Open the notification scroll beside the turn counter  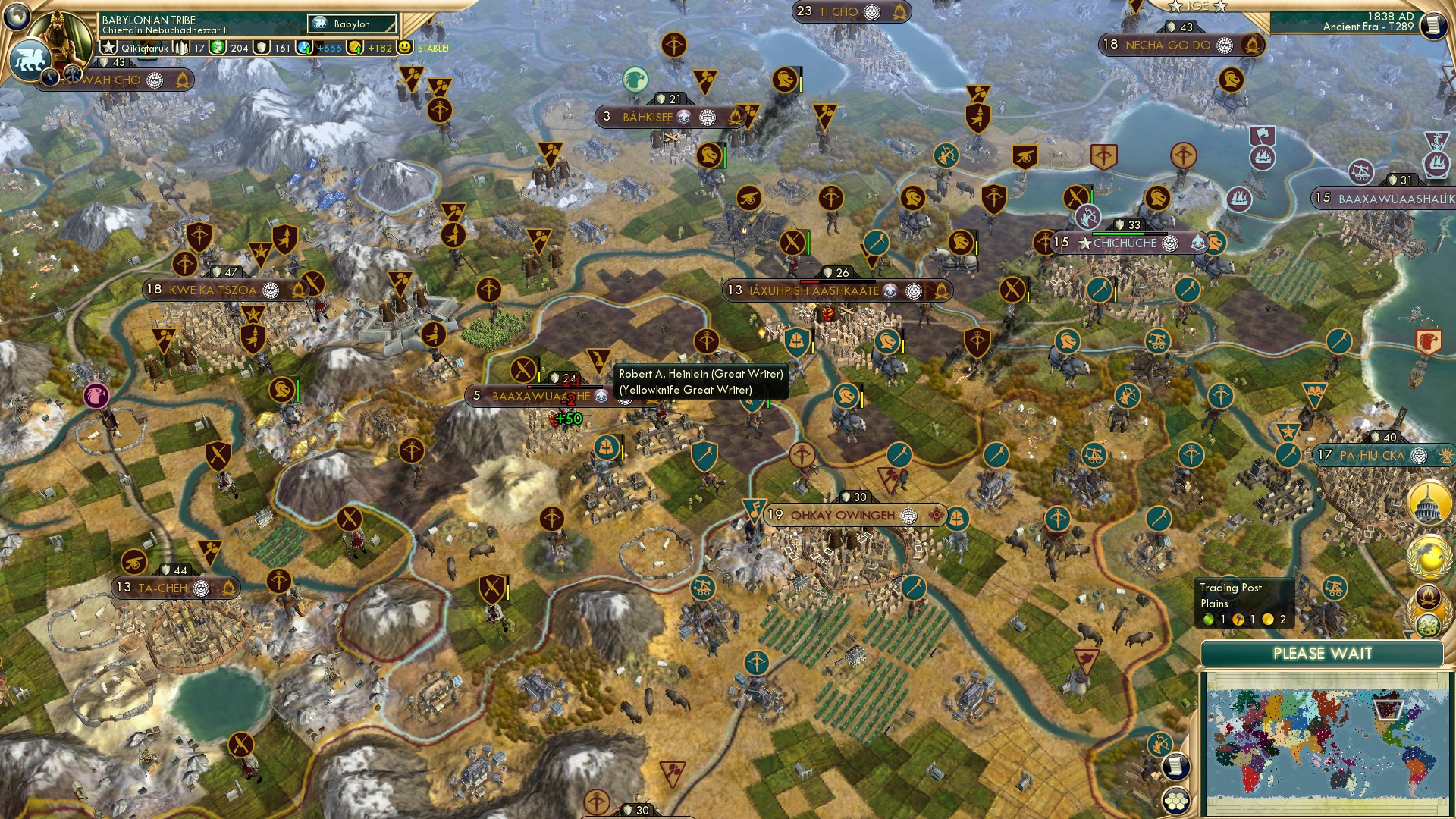tap(1433, 24)
